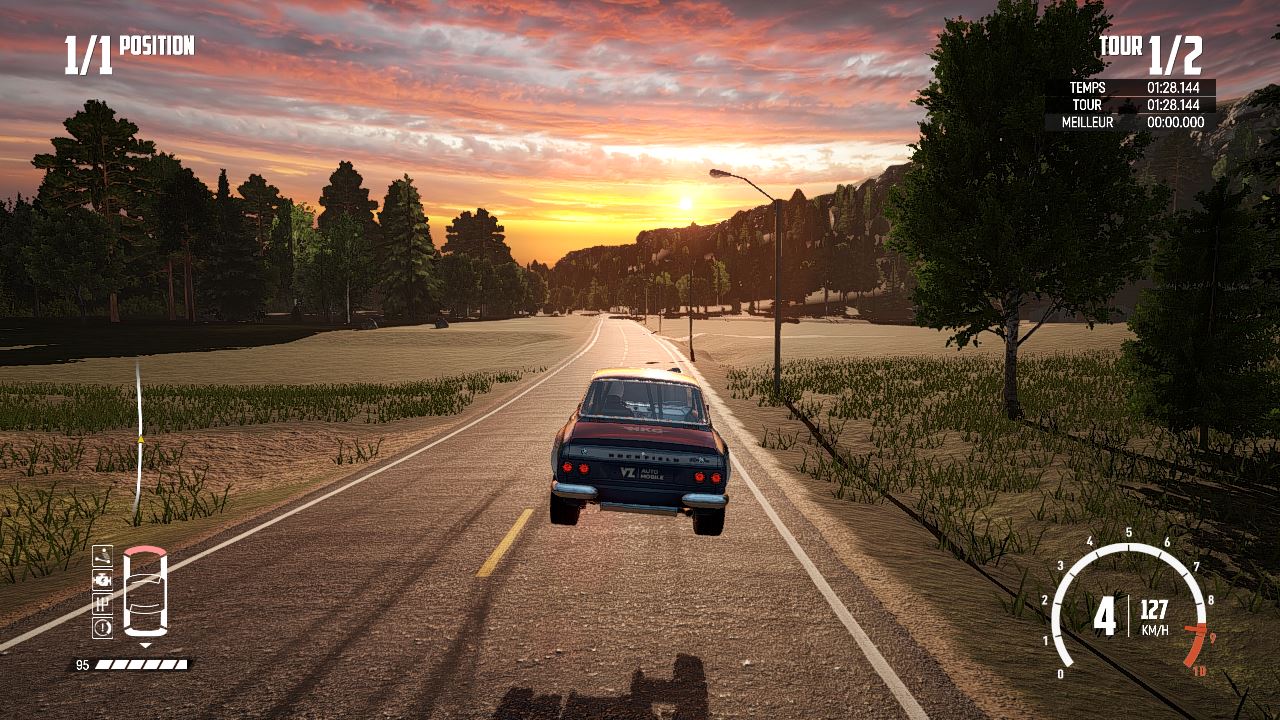Click the engine damage warning icon
Image resolution: width=1280 pixels, height=720 pixels.
(x=102, y=579)
